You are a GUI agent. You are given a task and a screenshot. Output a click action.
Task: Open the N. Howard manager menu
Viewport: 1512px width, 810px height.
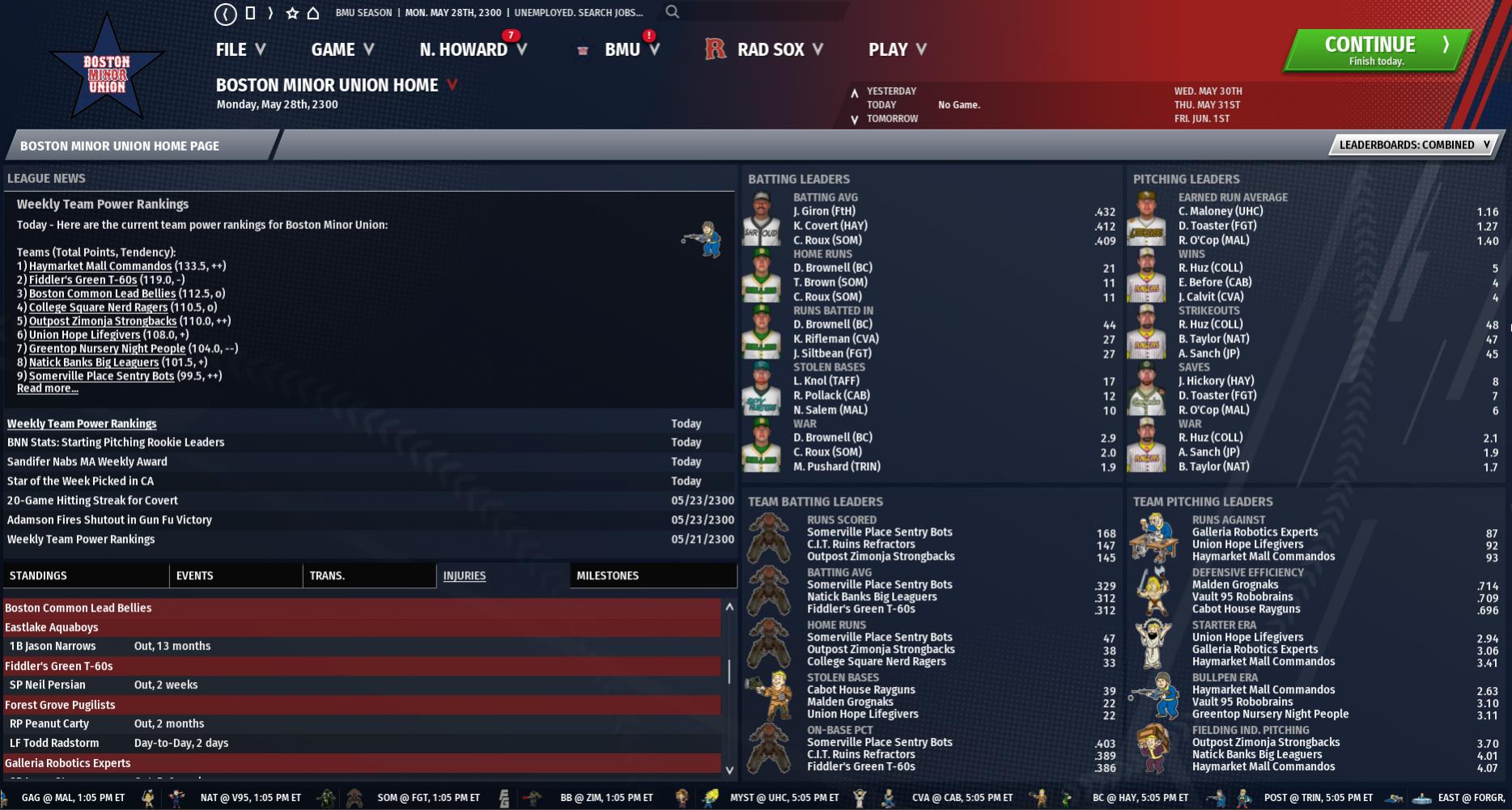pyautogui.click(x=473, y=49)
